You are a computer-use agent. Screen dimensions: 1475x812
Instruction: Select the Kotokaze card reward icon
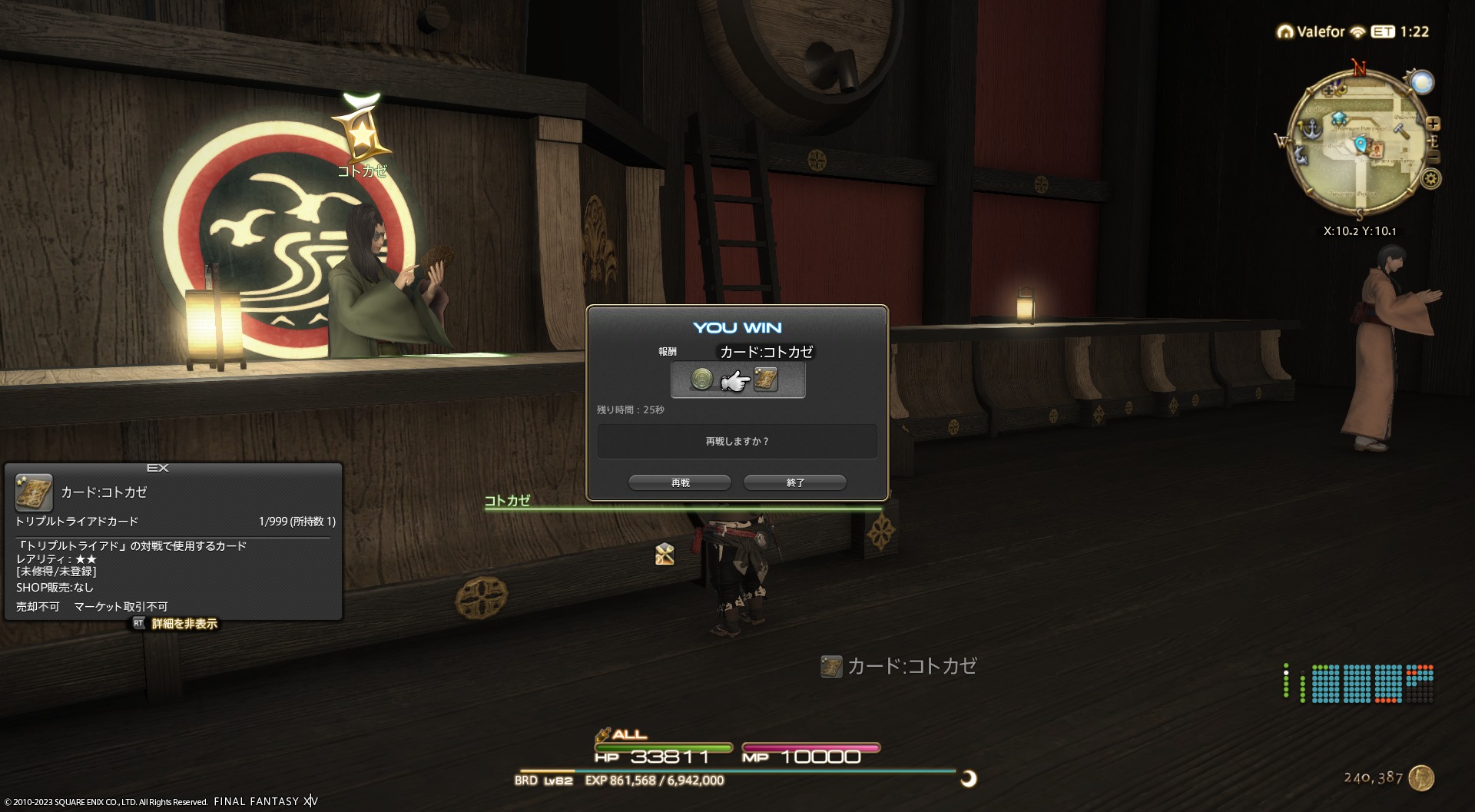pyautogui.click(x=766, y=379)
